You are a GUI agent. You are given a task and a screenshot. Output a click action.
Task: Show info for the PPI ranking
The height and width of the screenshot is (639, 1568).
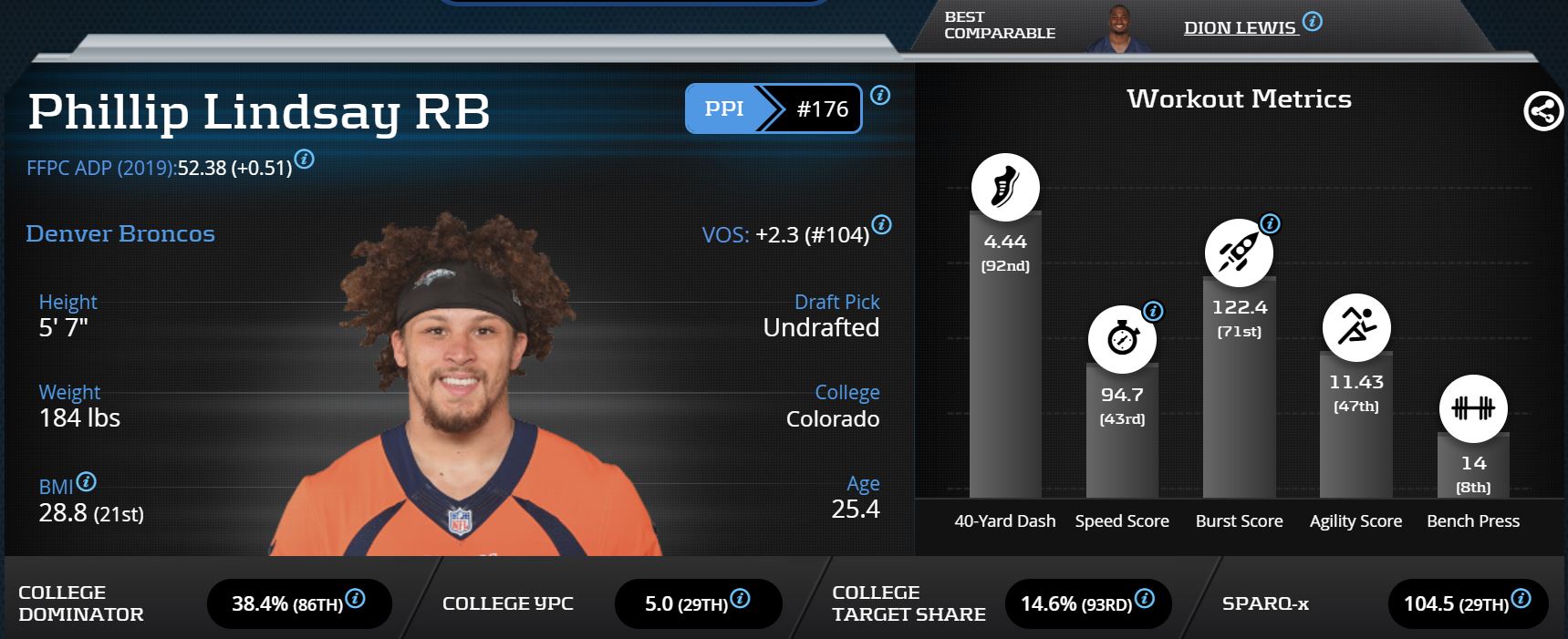[880, 95]
